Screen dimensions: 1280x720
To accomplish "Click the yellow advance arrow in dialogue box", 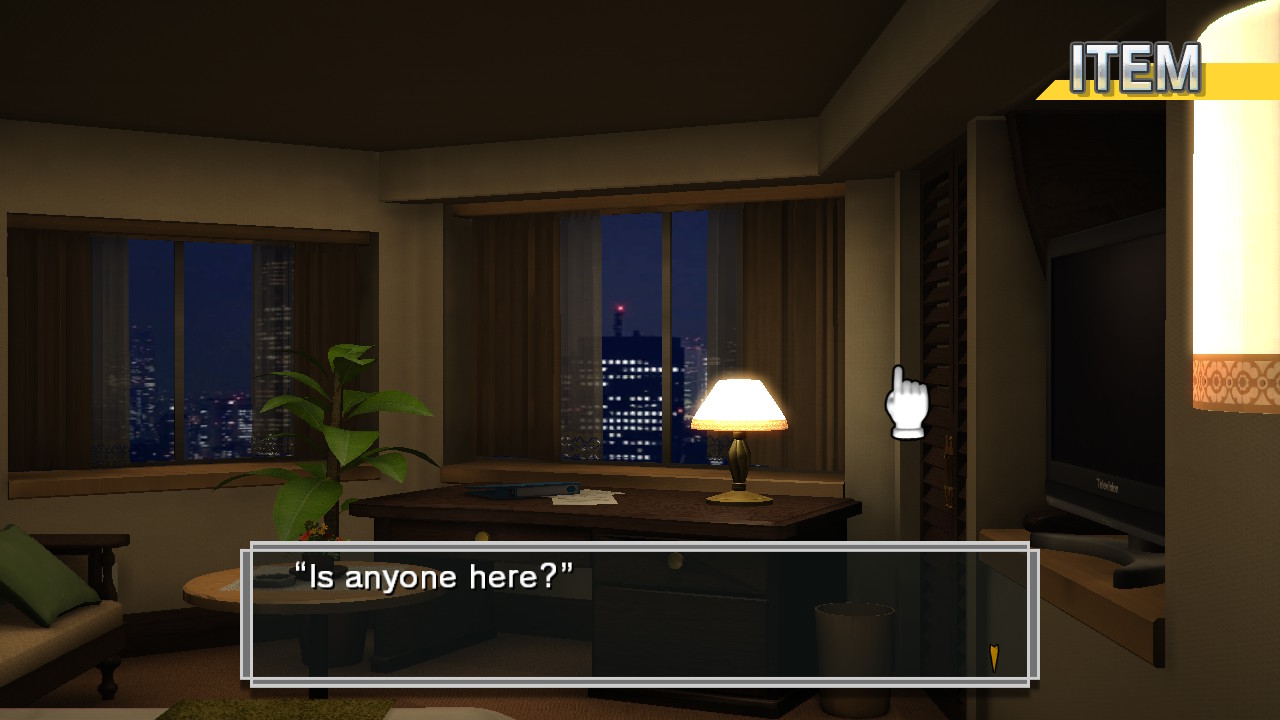I will coord(993,657).
